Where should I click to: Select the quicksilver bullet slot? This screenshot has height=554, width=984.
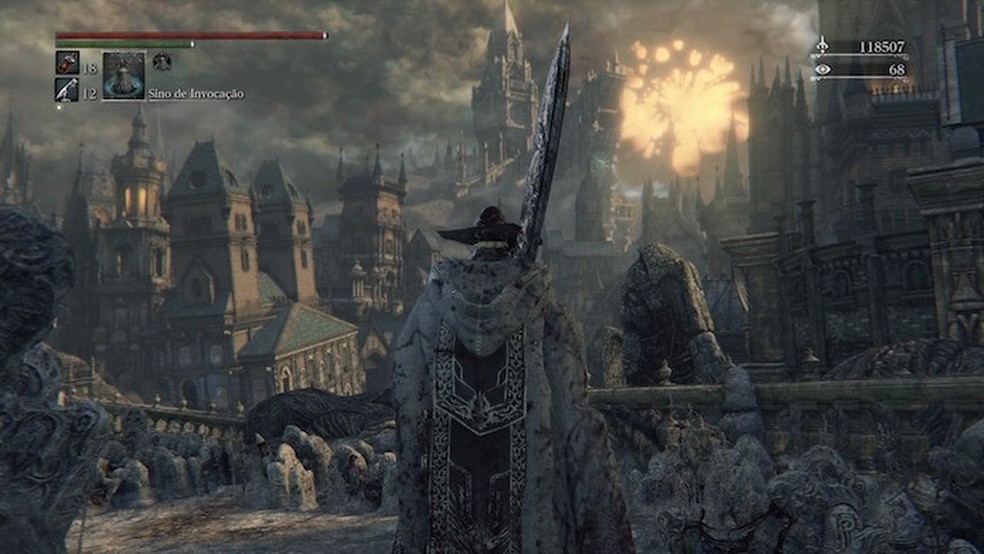point(67,90)
